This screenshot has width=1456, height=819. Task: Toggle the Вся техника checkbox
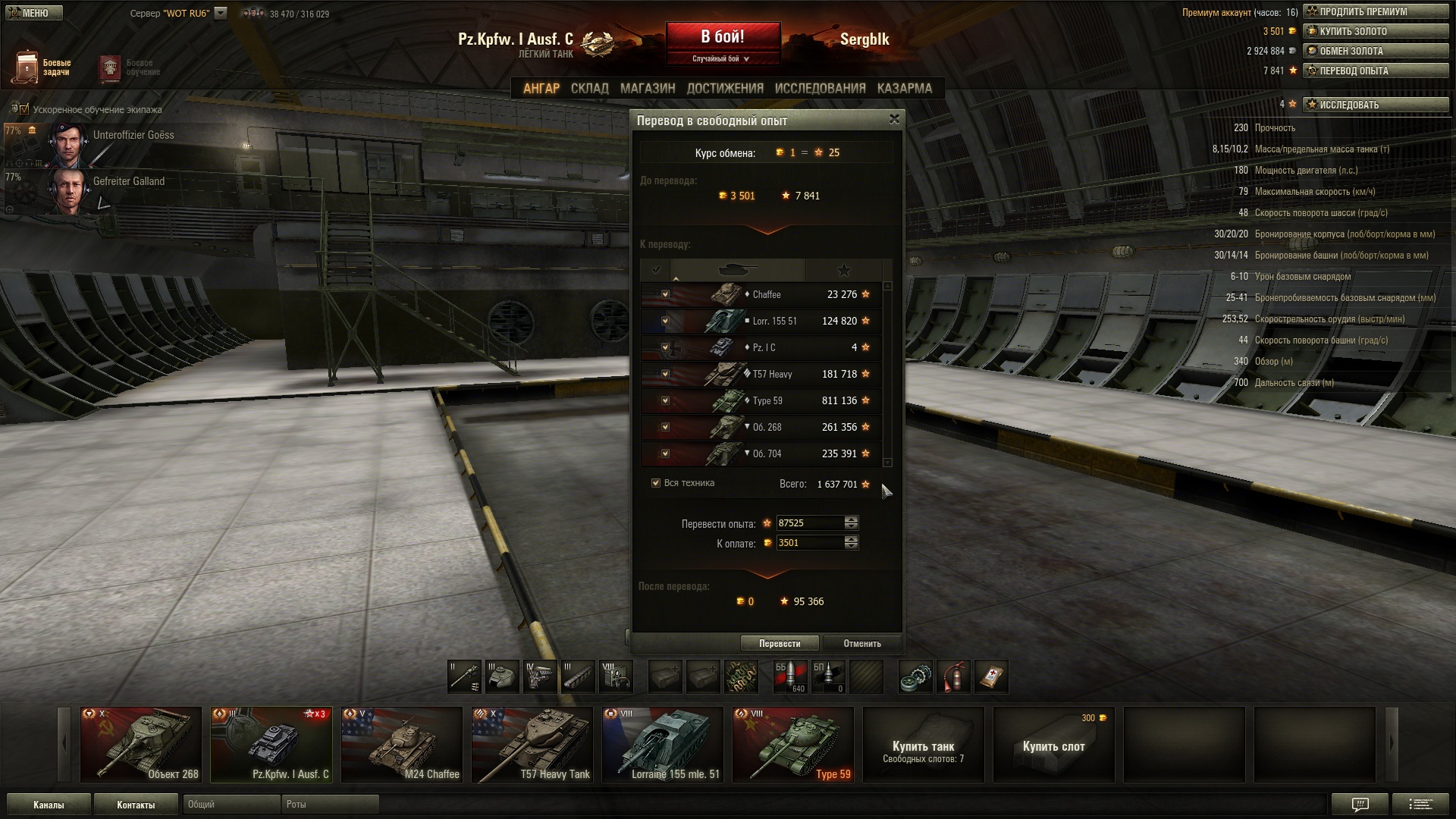point(656,483)
